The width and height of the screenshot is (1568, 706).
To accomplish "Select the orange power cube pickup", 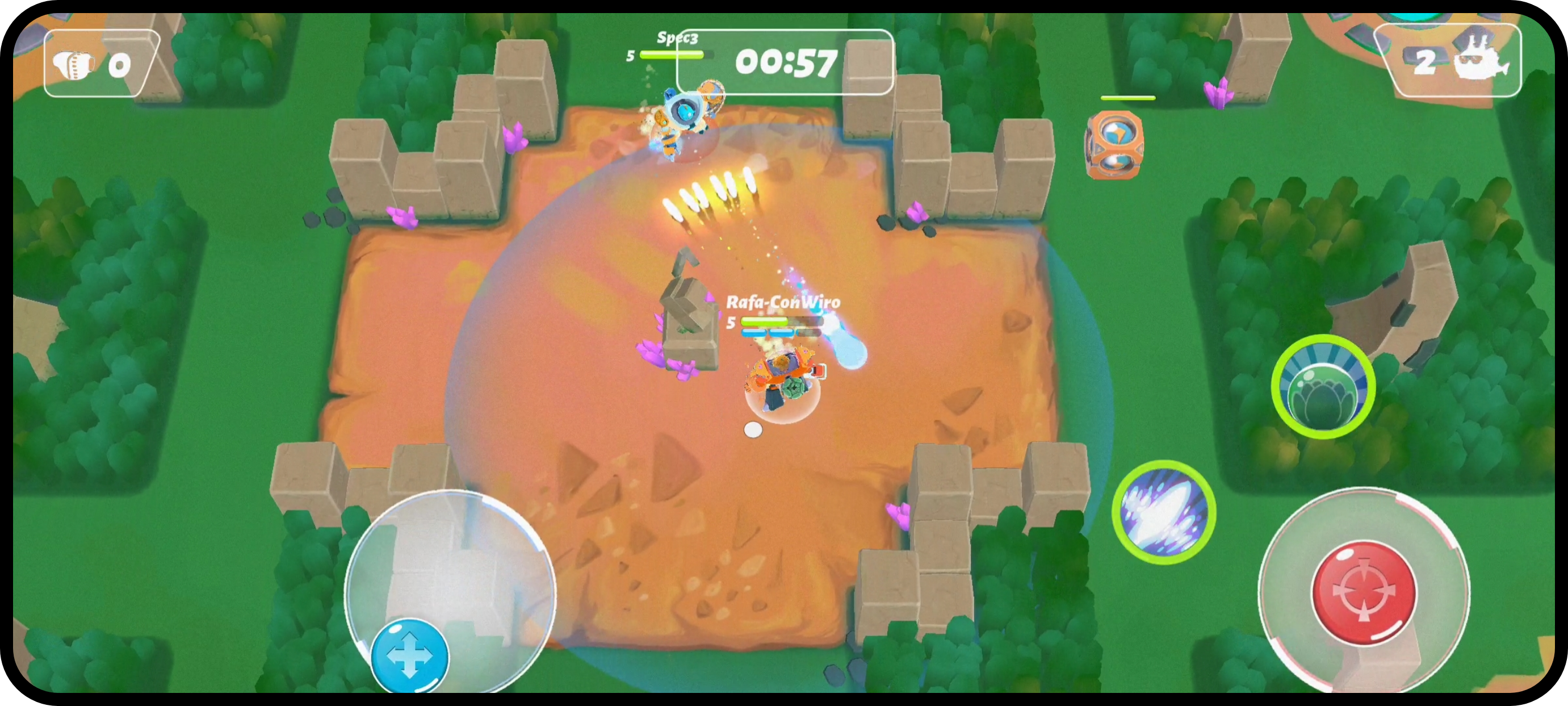I will coord(1115,146).
